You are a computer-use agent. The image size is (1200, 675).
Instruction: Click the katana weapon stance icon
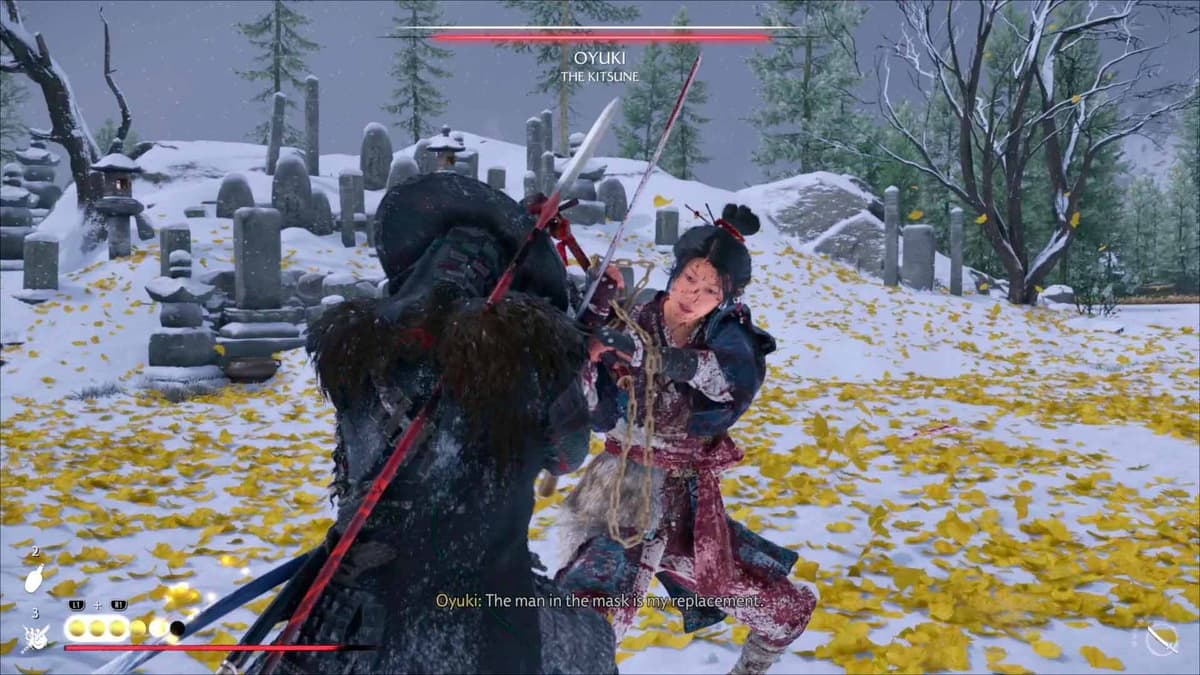(x=1161, y=638)
